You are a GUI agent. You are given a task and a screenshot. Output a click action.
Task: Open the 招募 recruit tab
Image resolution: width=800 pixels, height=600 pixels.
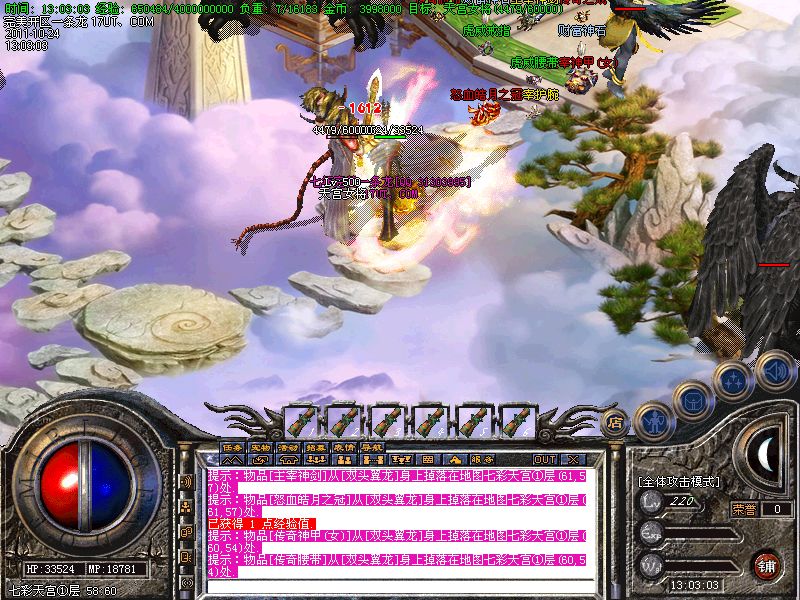(x=317, y=447)
